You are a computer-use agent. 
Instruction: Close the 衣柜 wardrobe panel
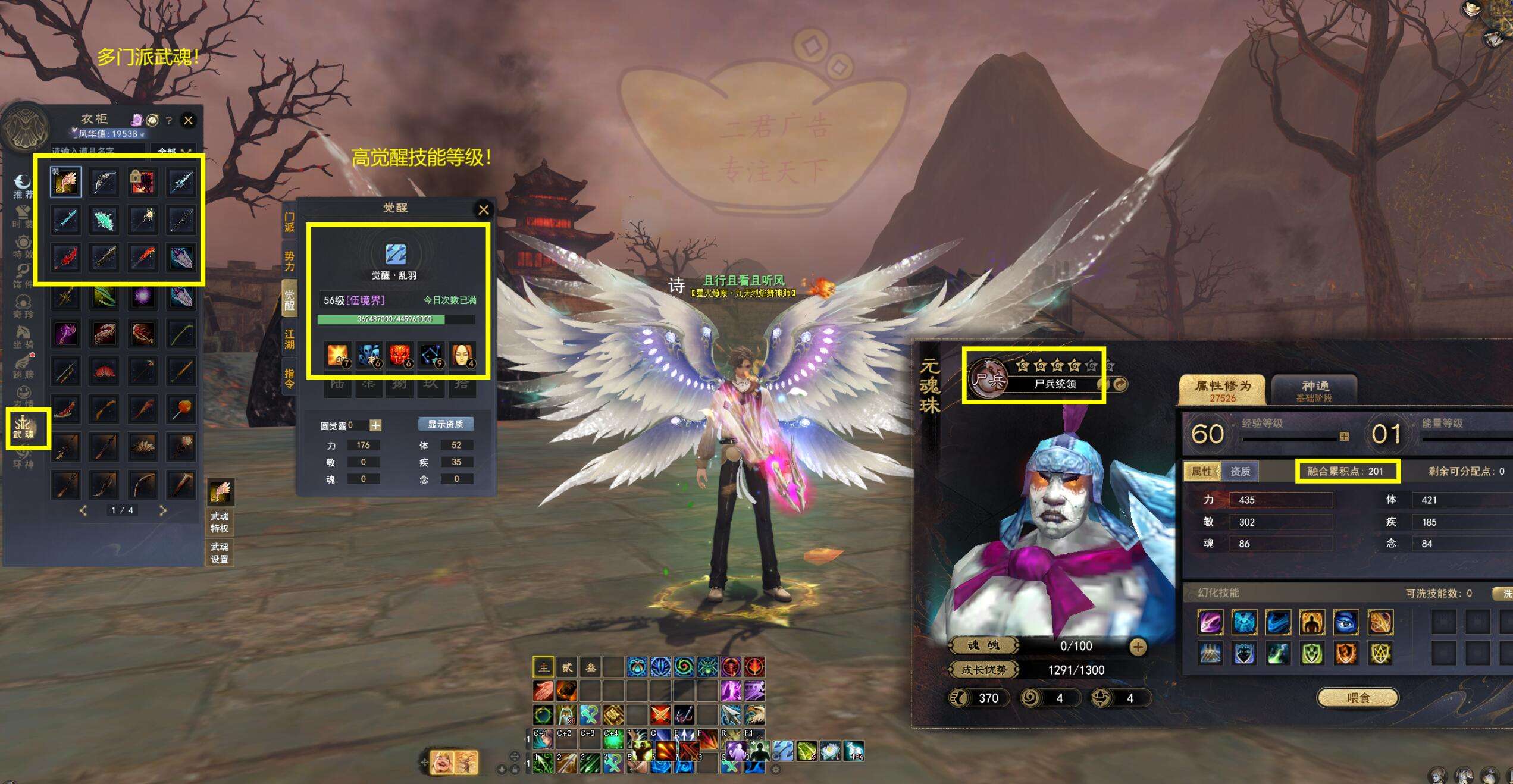pyautogui.click(x=188, y=120)
